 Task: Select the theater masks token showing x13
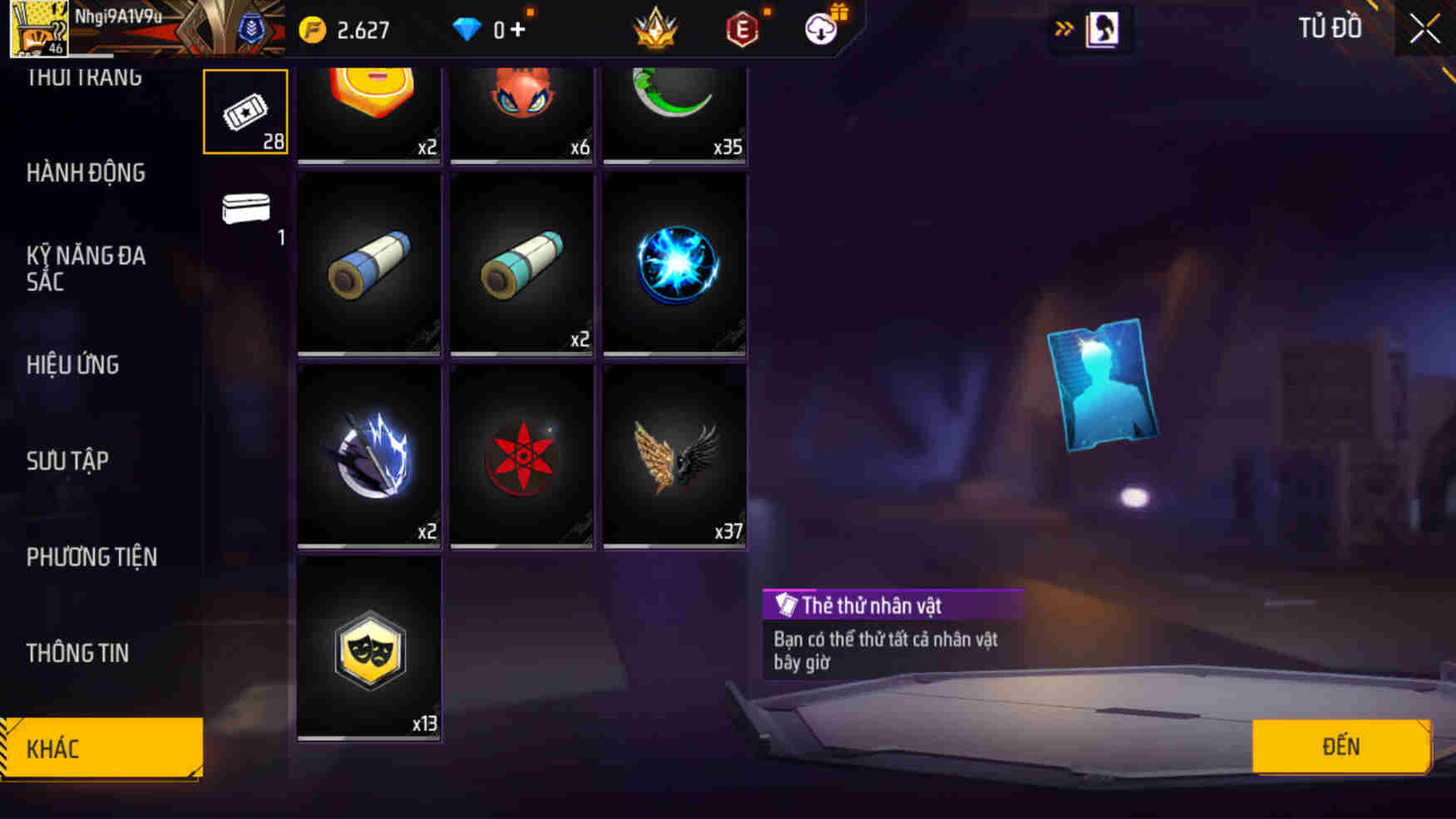click(x=368, y=653)
